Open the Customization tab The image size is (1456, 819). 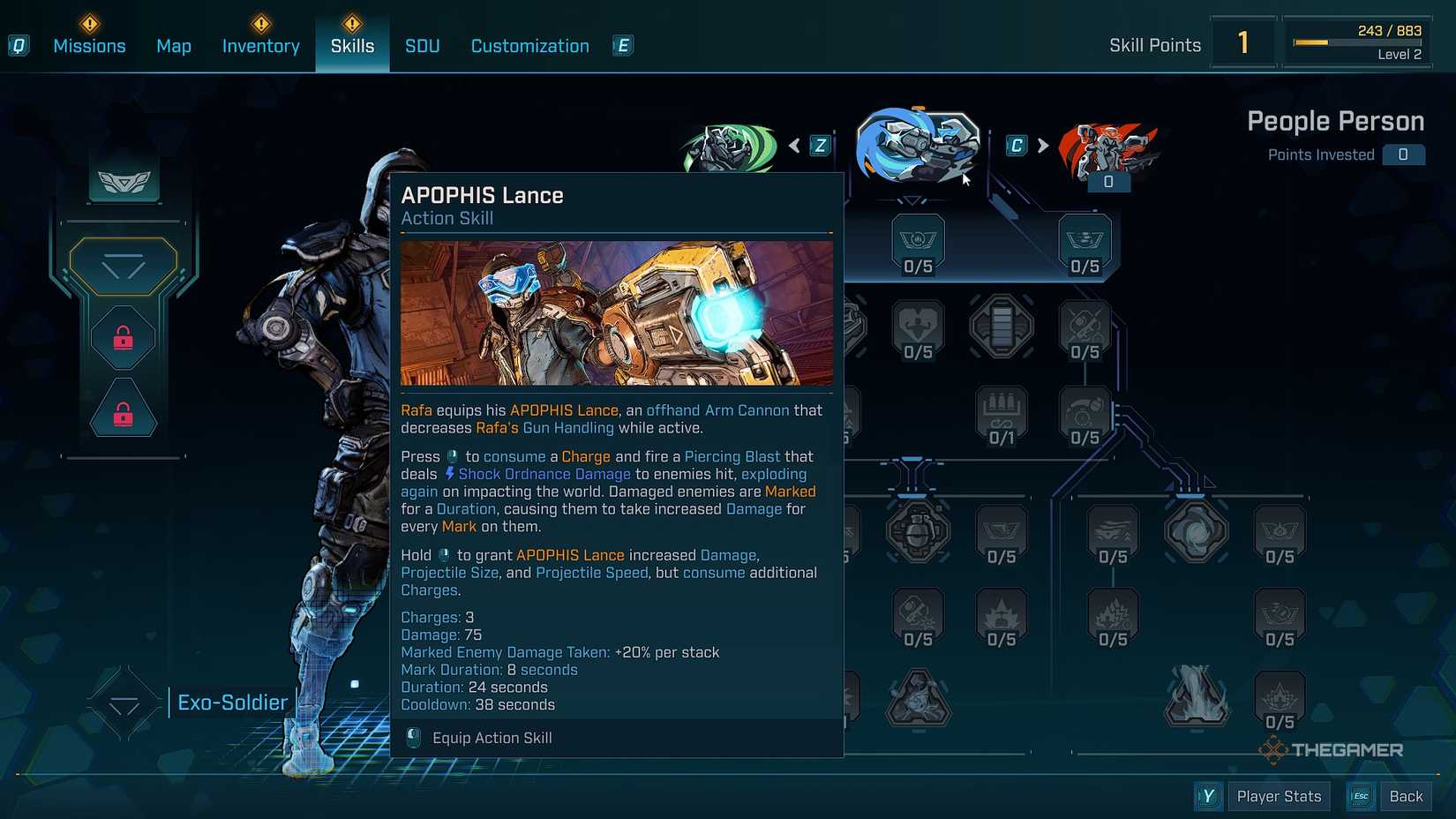pyautogui.click(x=529, y=46)
